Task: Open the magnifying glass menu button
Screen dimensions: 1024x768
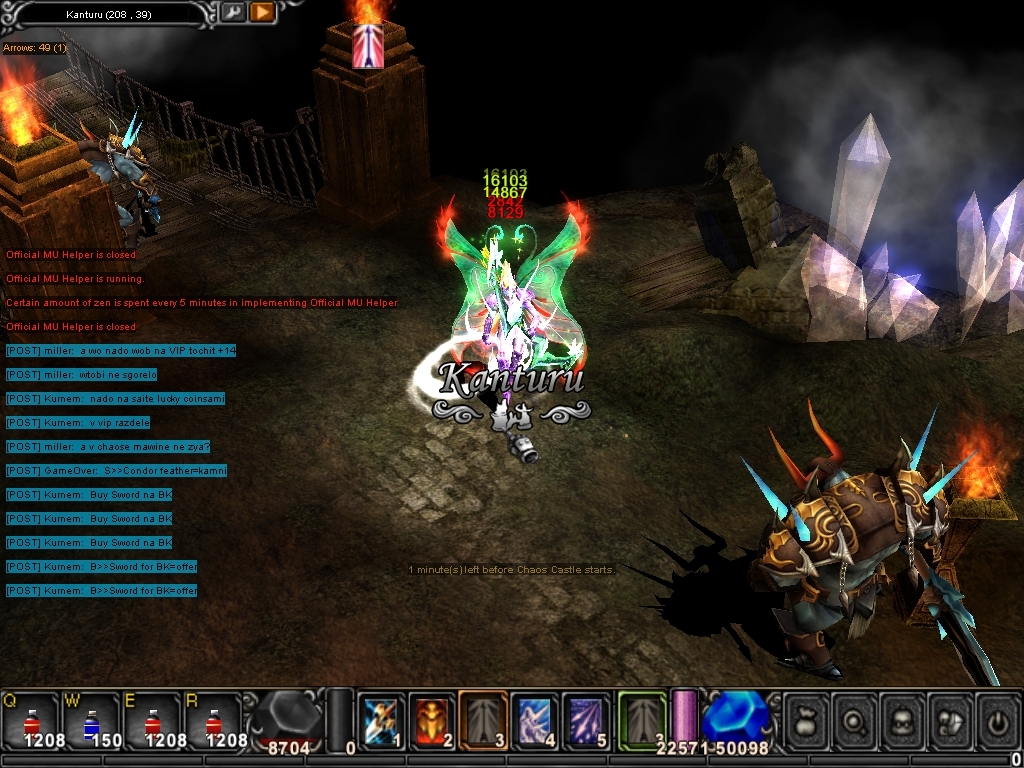Action: [x=855, y=720]
